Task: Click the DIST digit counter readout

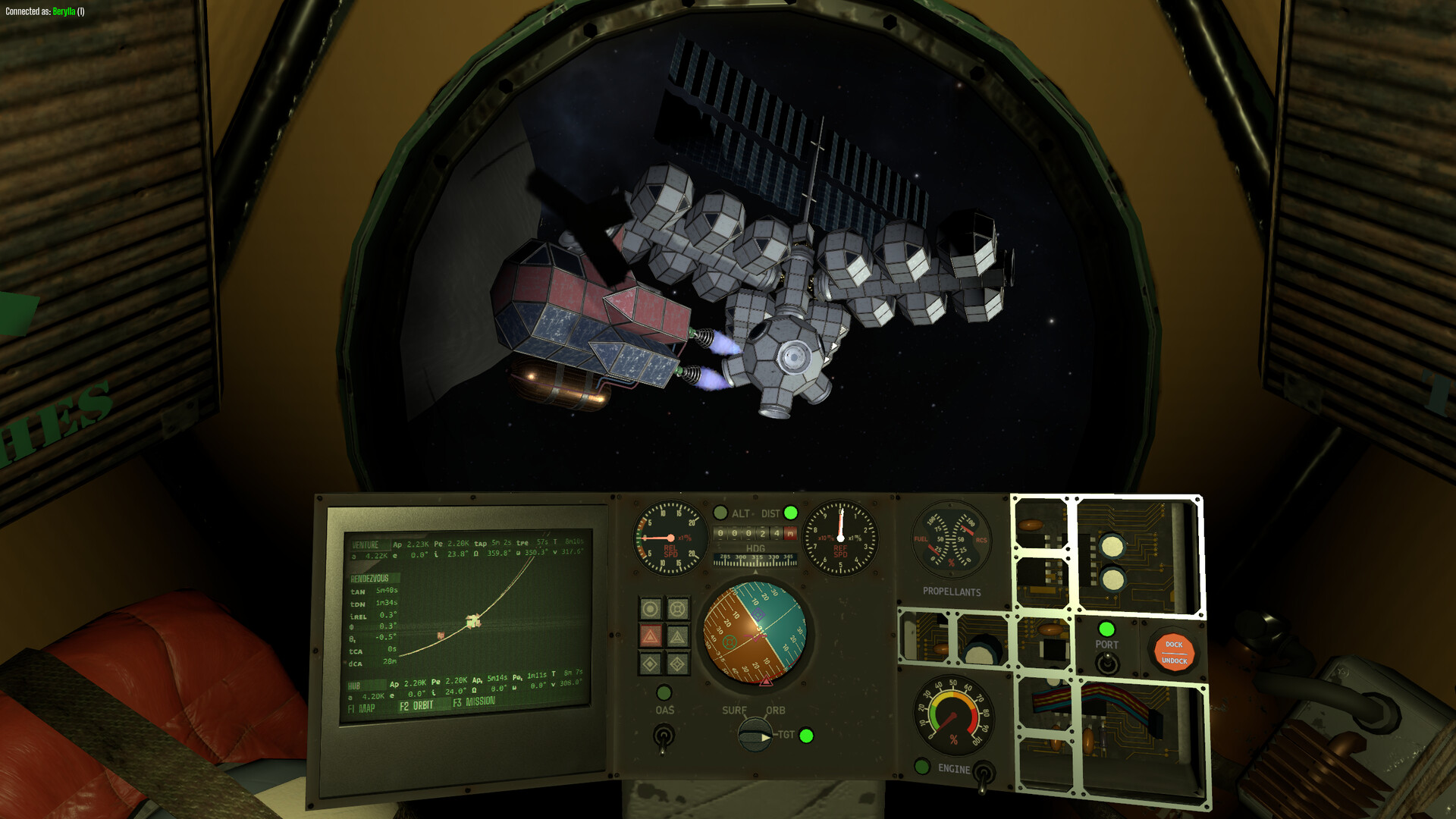Action: pos(757,533)
